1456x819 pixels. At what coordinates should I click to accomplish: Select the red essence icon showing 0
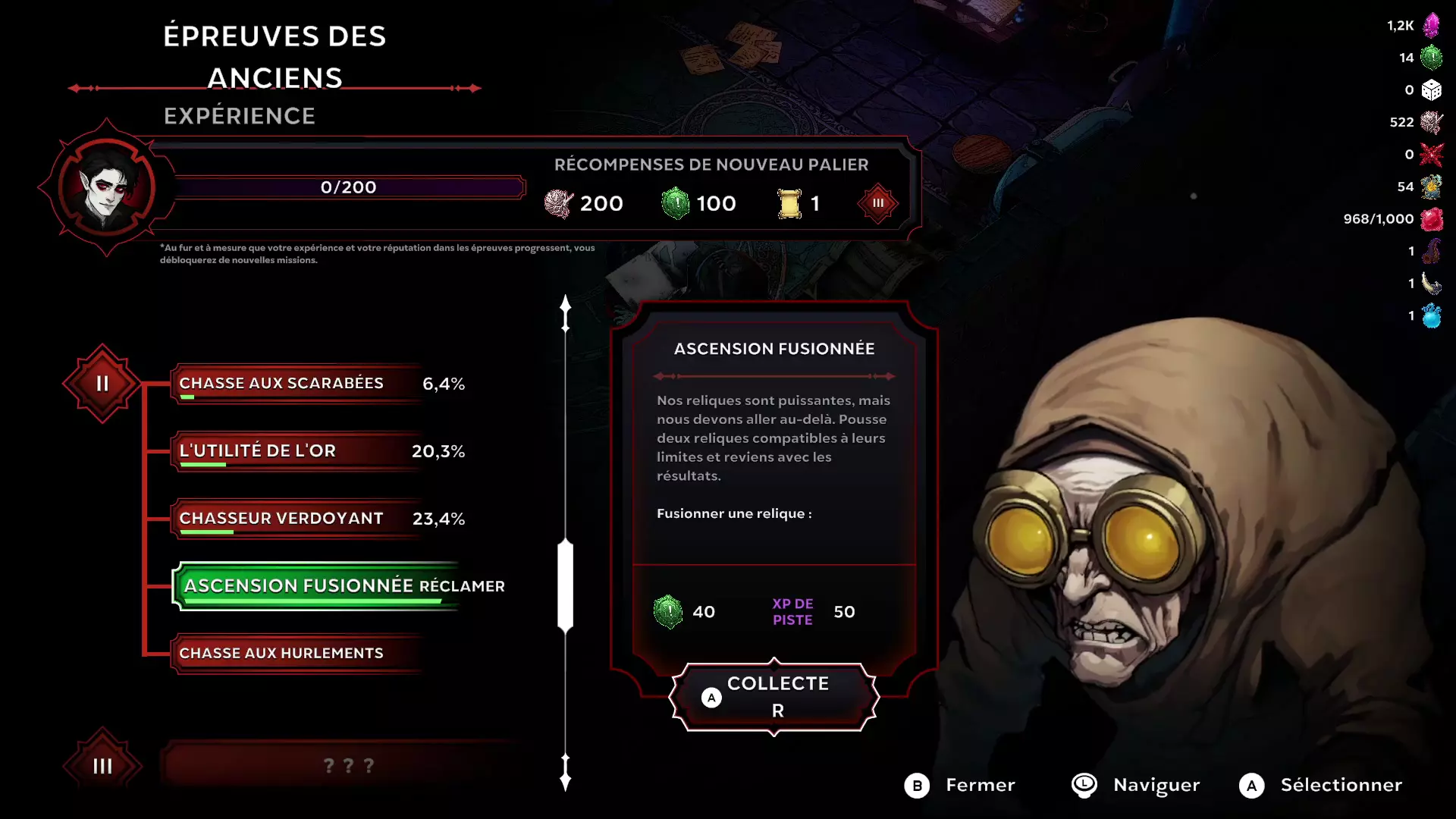[x=1430, y=154]
